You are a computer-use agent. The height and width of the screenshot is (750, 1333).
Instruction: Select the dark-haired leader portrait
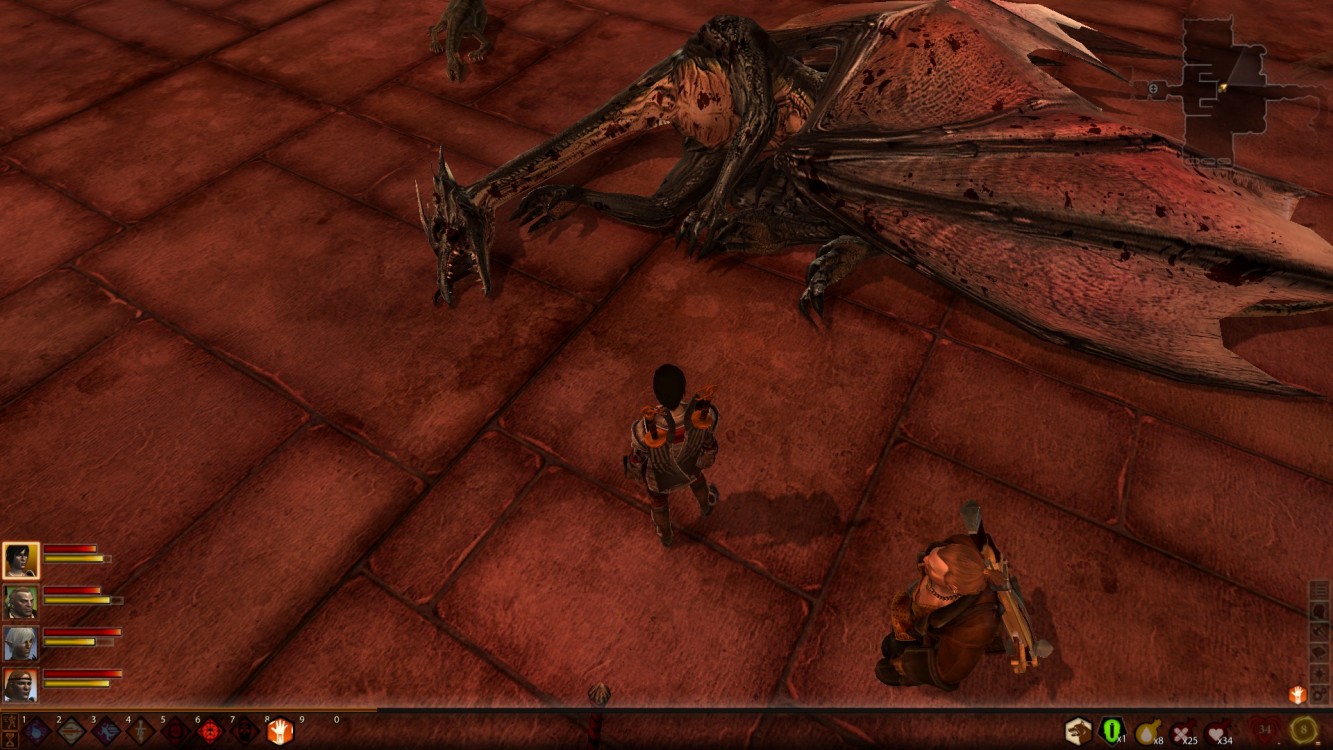click(x=20, y=560)
